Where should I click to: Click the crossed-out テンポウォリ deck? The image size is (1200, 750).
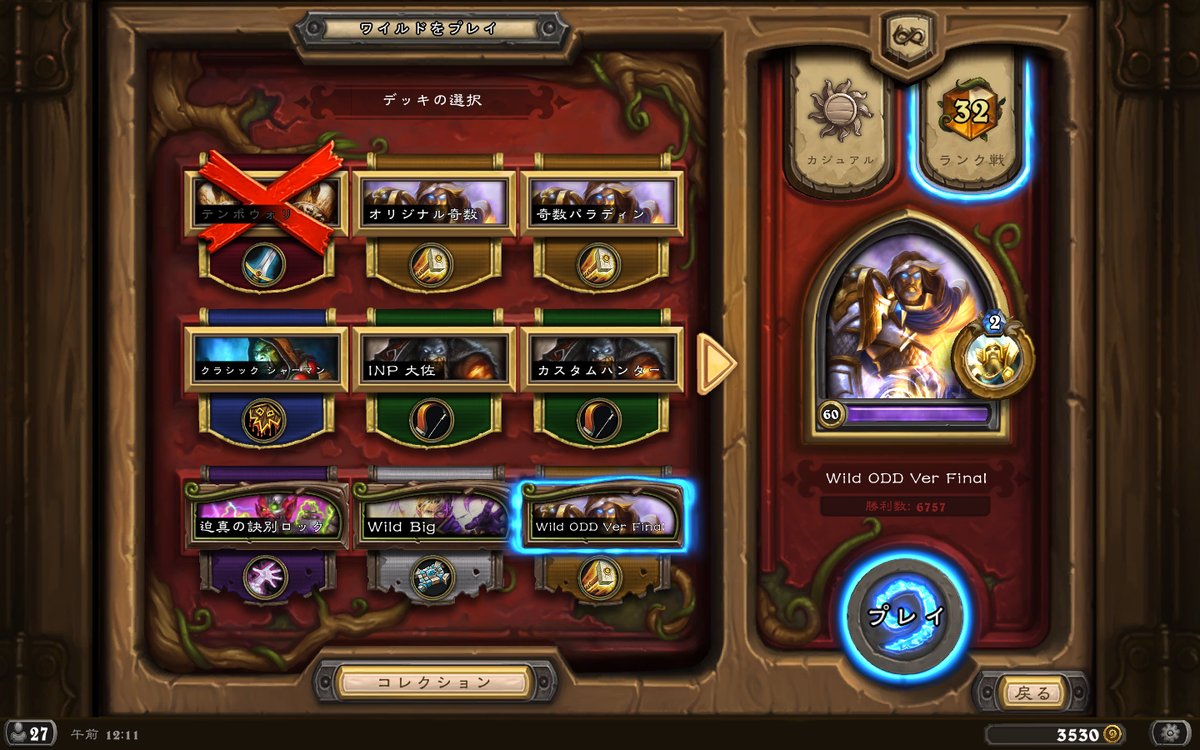coord(265,204)
